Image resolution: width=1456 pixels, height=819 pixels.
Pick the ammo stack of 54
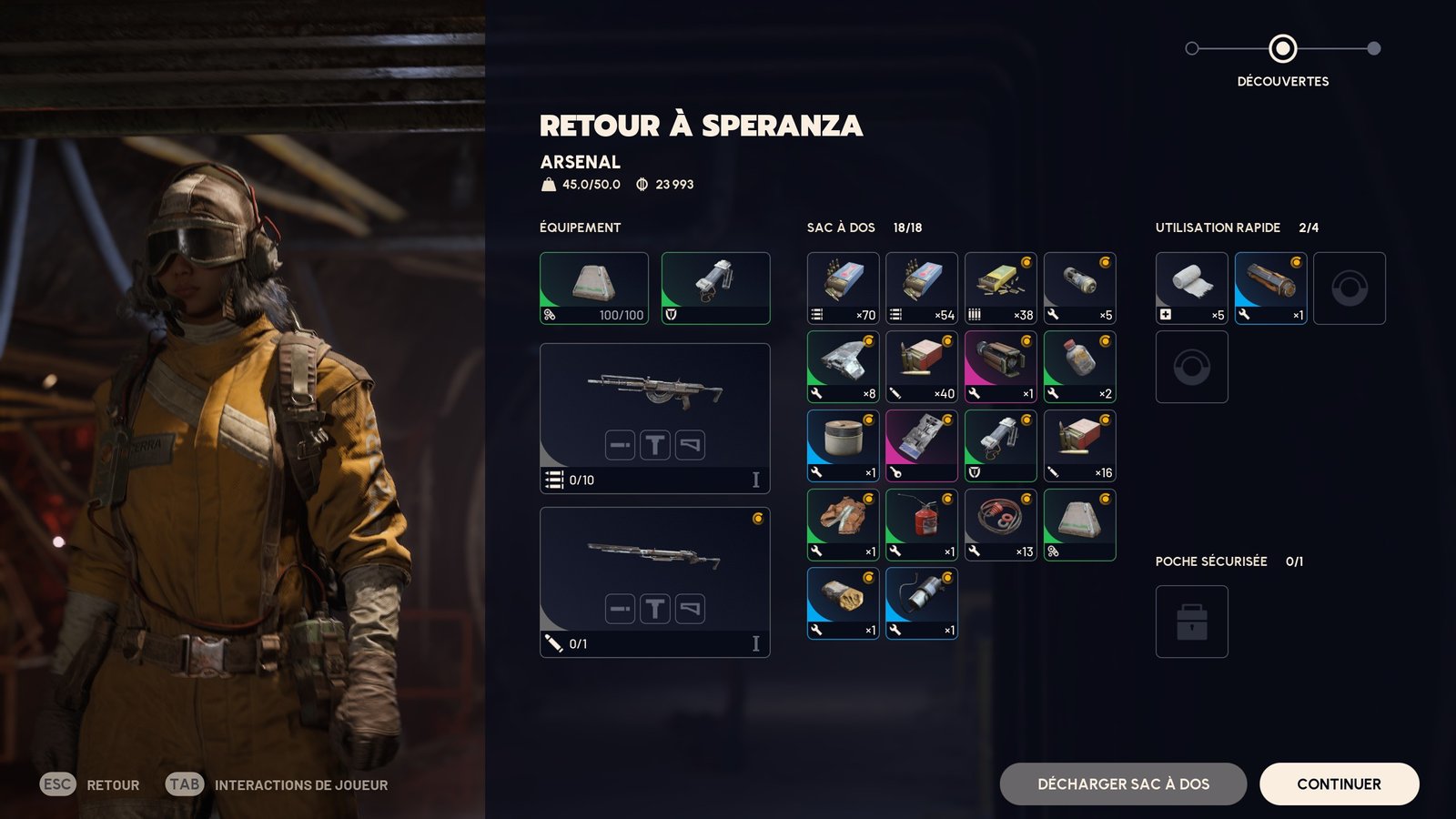pyautogui.click(x=921, y=288)
